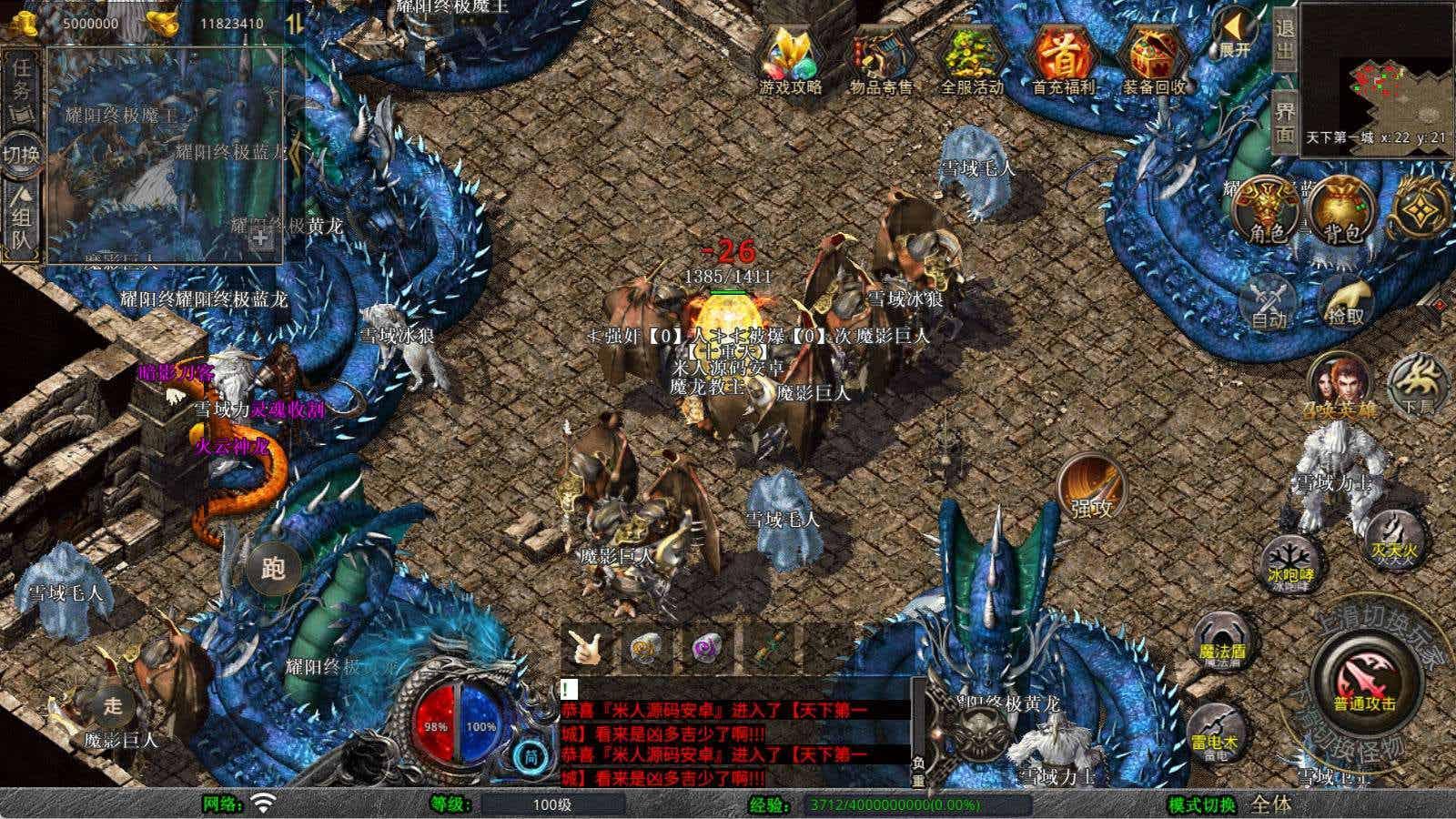This screenshot has height=819, width=1456.
Task: Toggle 自动 auto-combat
Action: click(x=1269, y=300)
